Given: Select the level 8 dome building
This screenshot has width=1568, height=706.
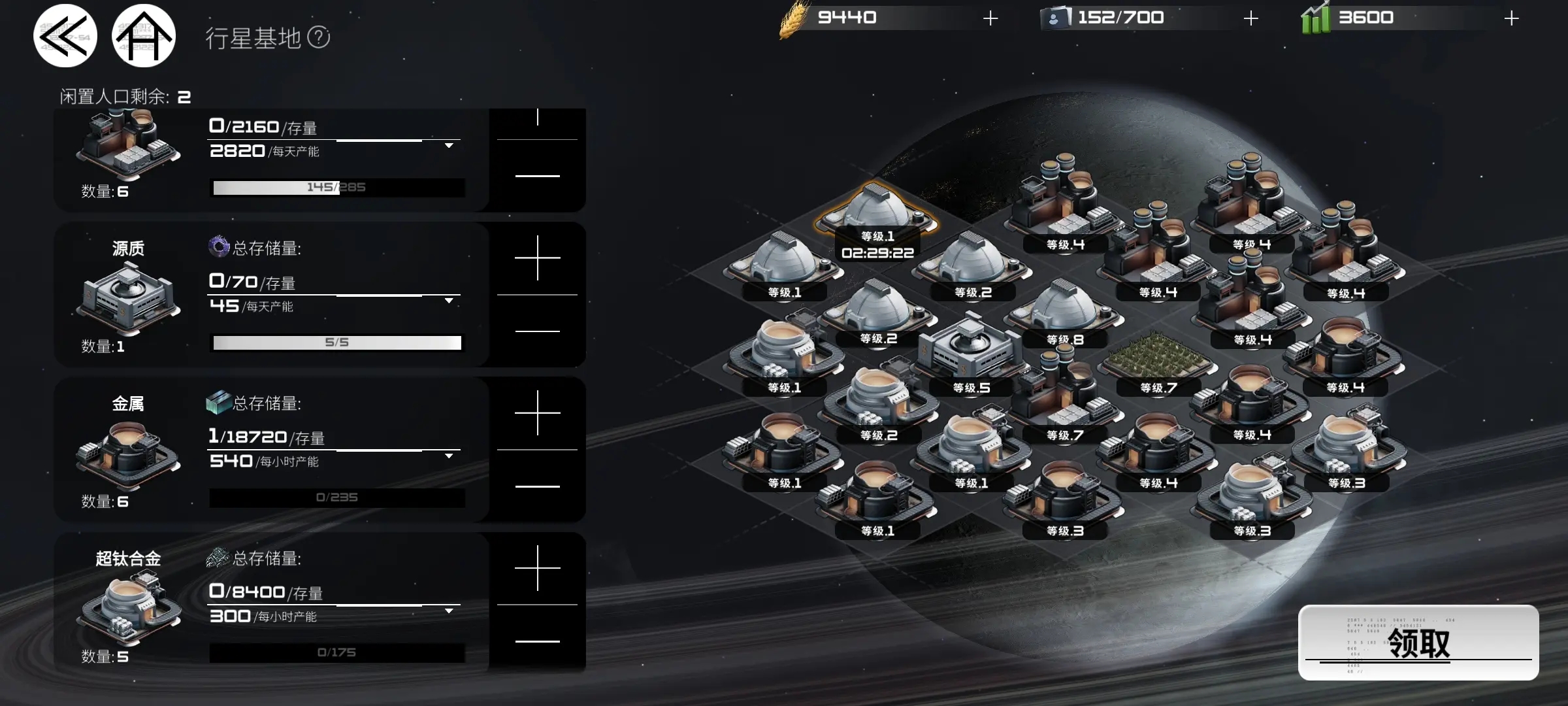Looking at the screenshot, I should tap(1064, 311).
